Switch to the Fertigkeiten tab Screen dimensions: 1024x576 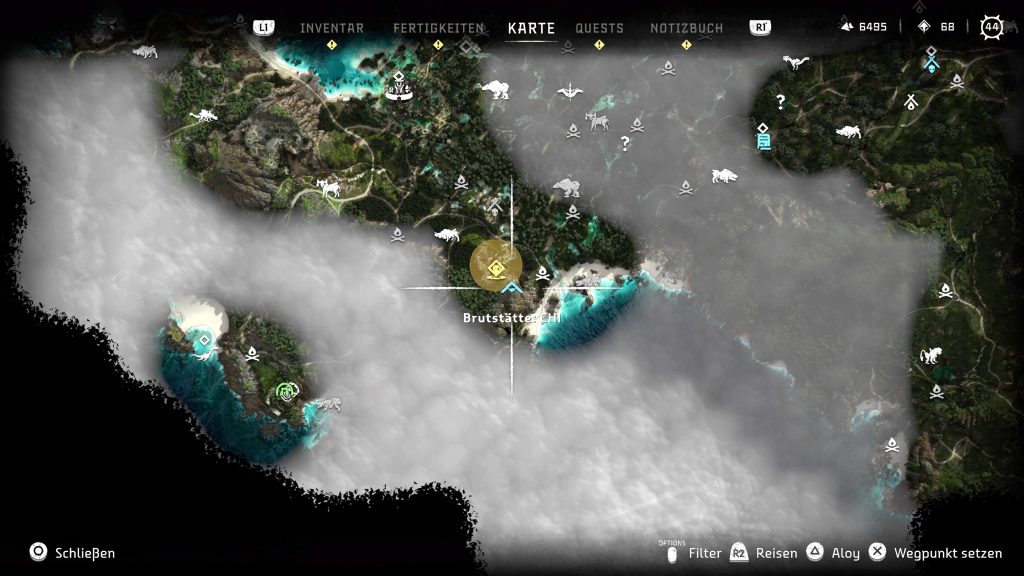click(438, 28)
